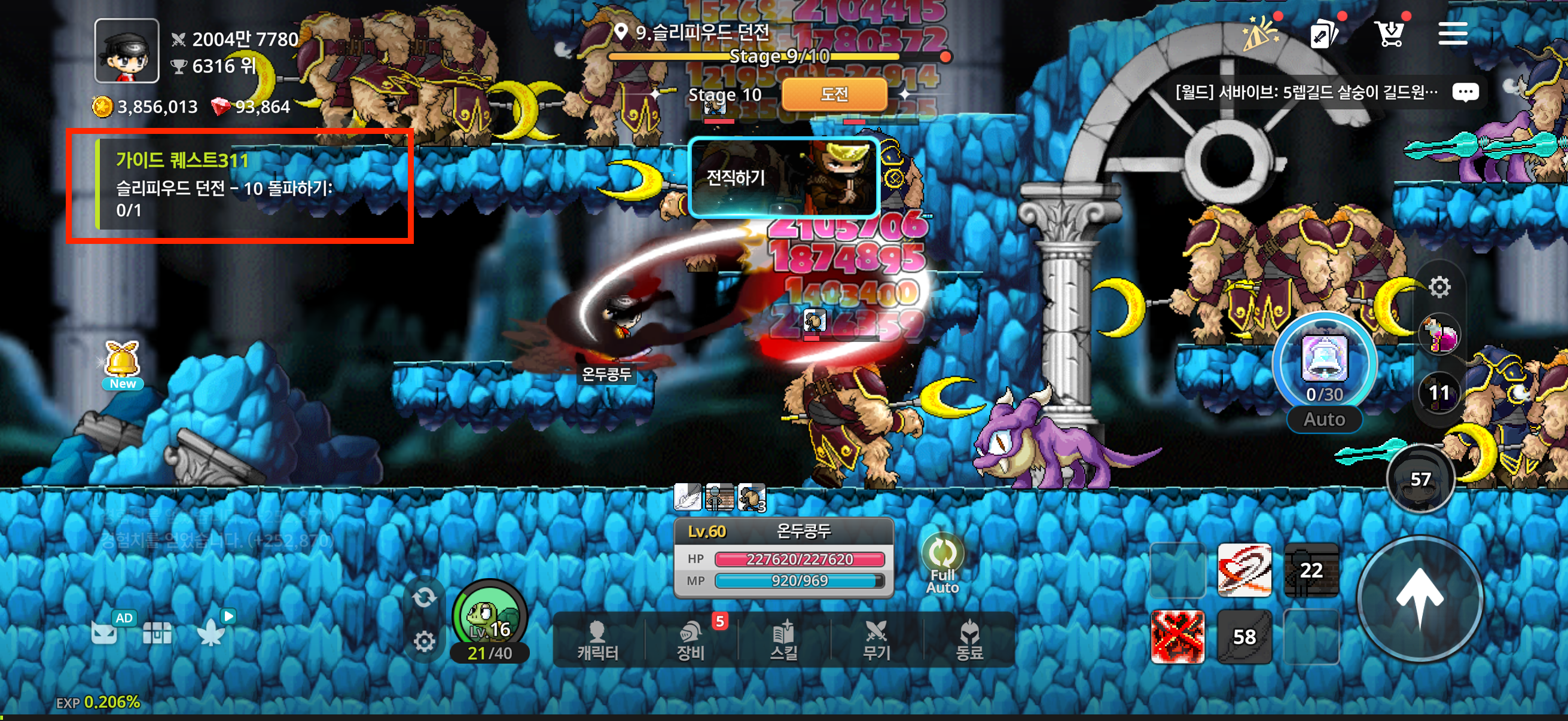Image resolution: width=1568 pixels, height=721 pixels.
Task: Click the player profile portrait
Action: 127,50
